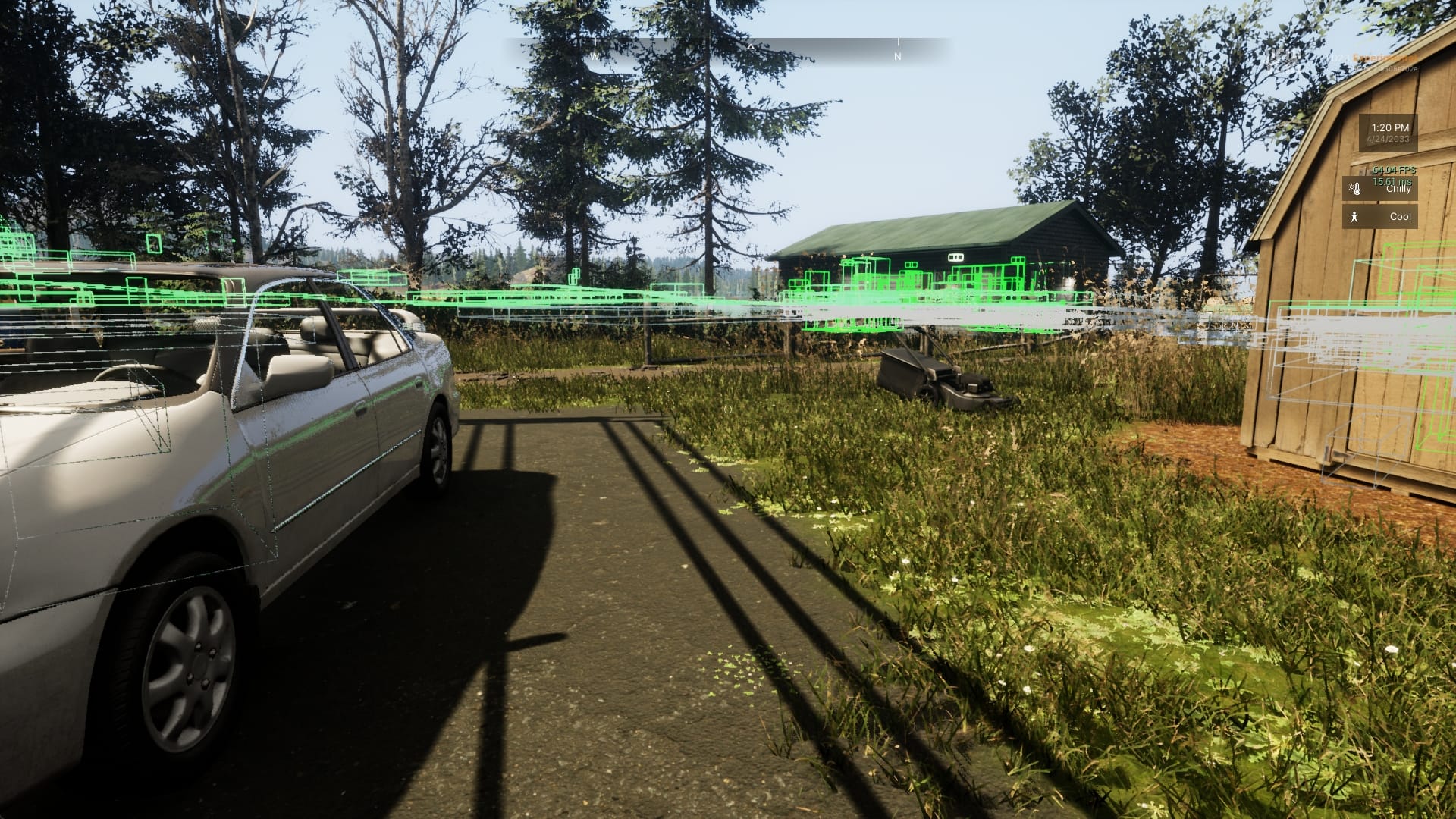Select the Chilly temperature status indicator

click(x=1379, y=189)
